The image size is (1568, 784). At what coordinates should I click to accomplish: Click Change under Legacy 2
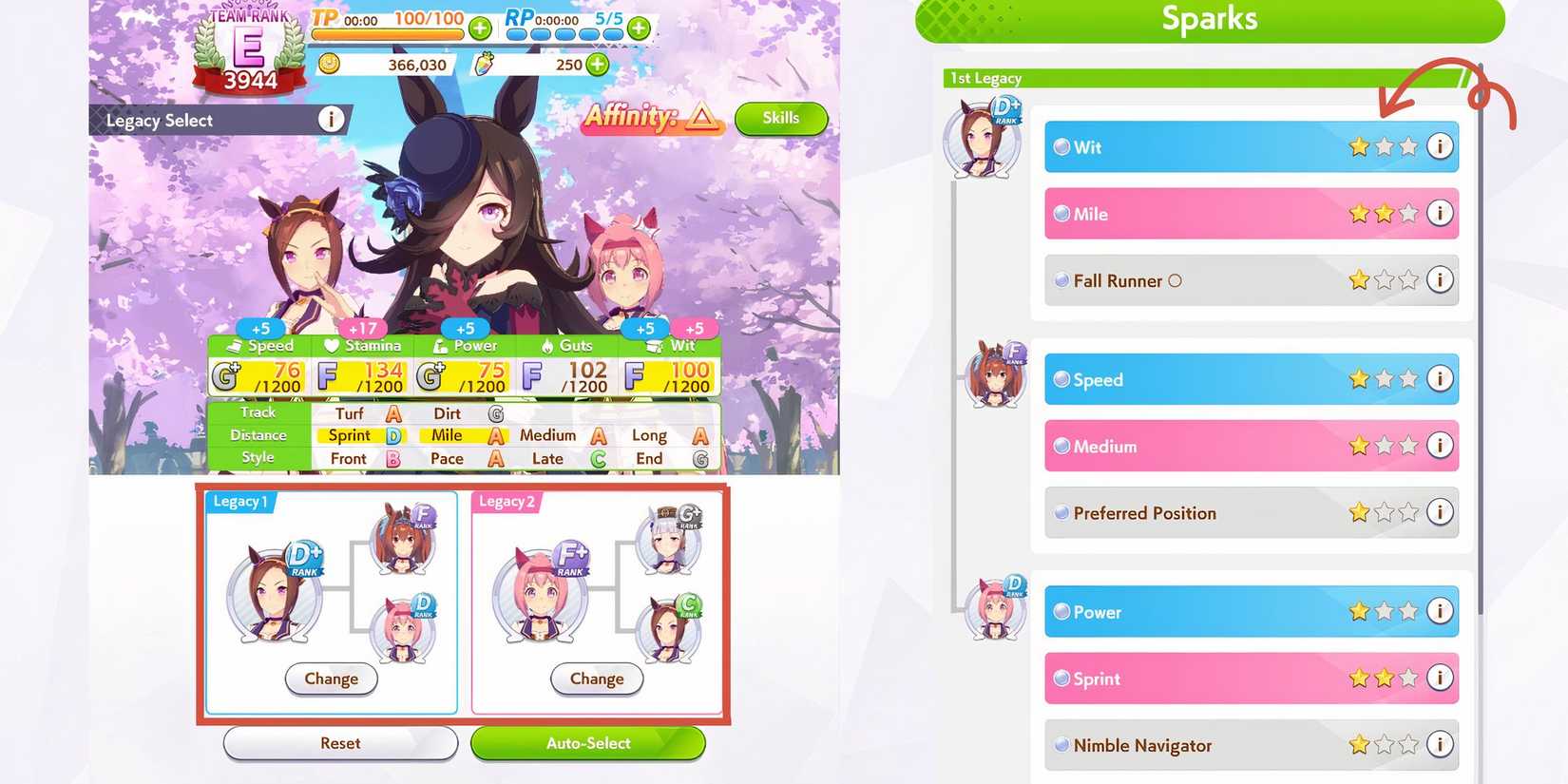pyautogui.click(x=596, y=679)
